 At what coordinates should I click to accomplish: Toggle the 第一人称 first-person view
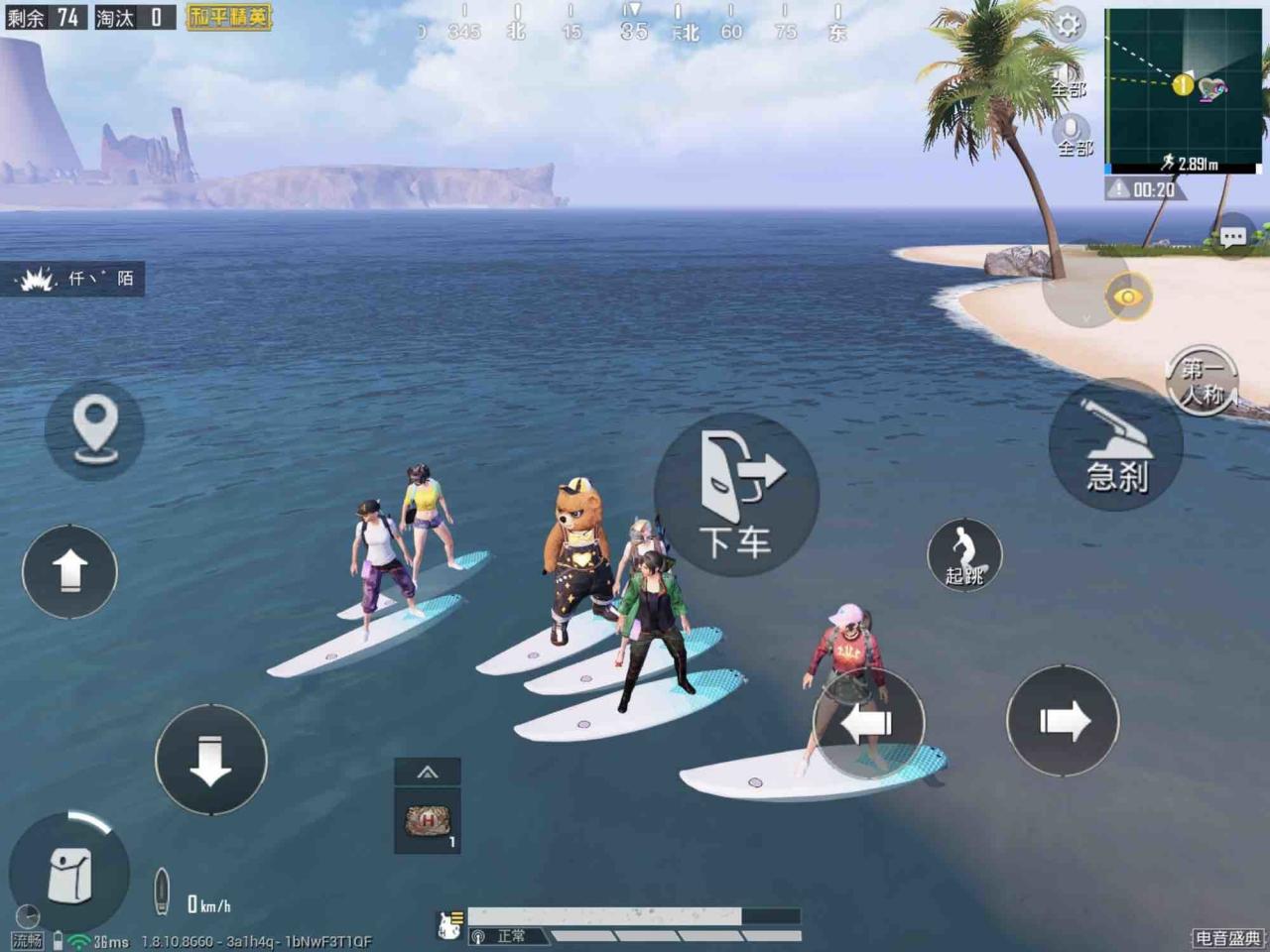(x=1202, y=382)
